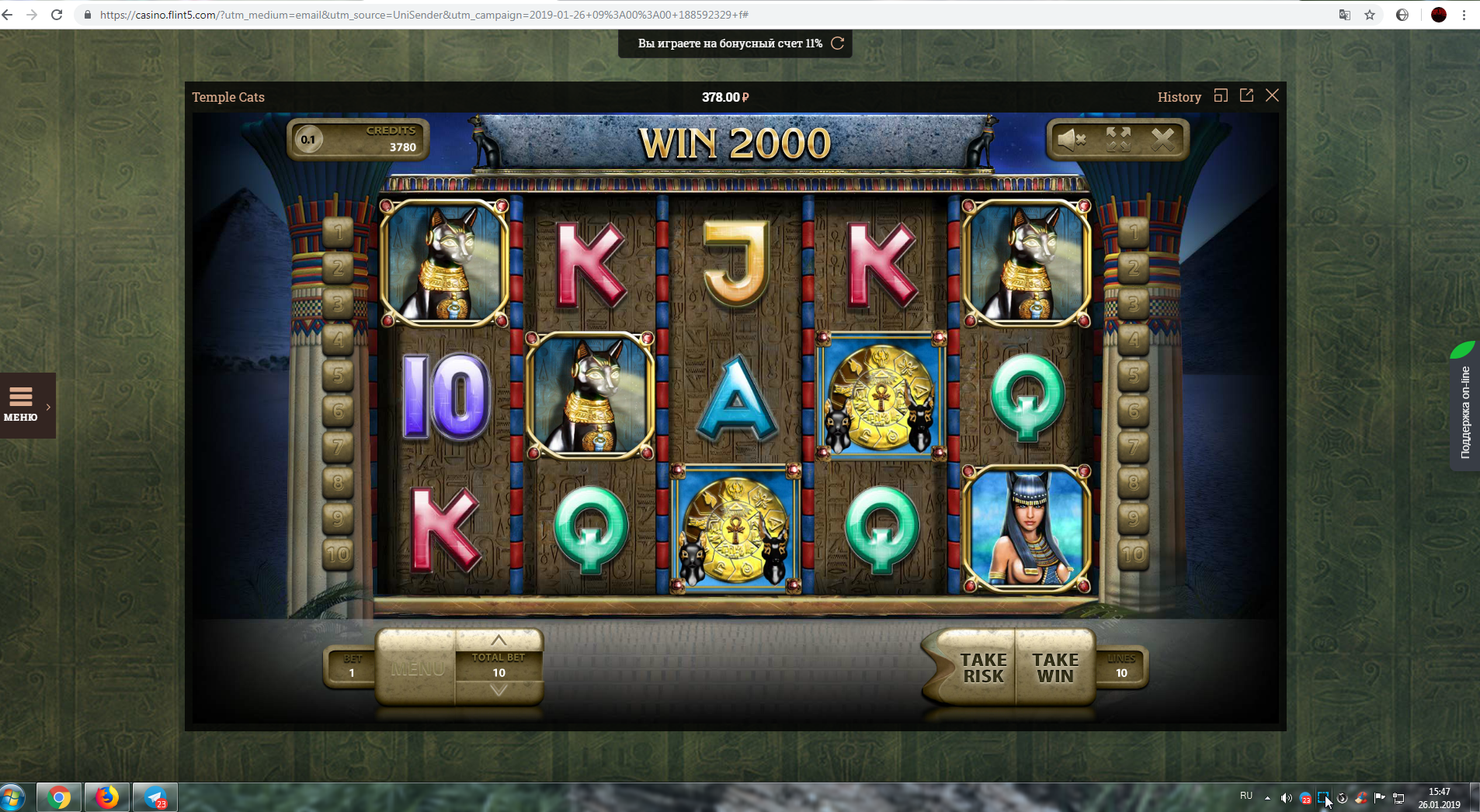
Task: Close the Temple Cats game window
Action: coord(1272,95)
